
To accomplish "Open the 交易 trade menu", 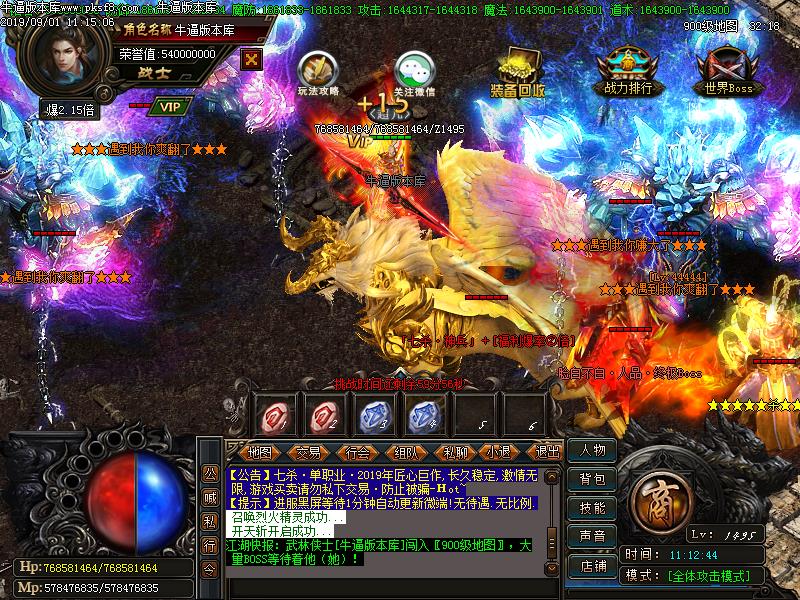I will click(309, 452).
